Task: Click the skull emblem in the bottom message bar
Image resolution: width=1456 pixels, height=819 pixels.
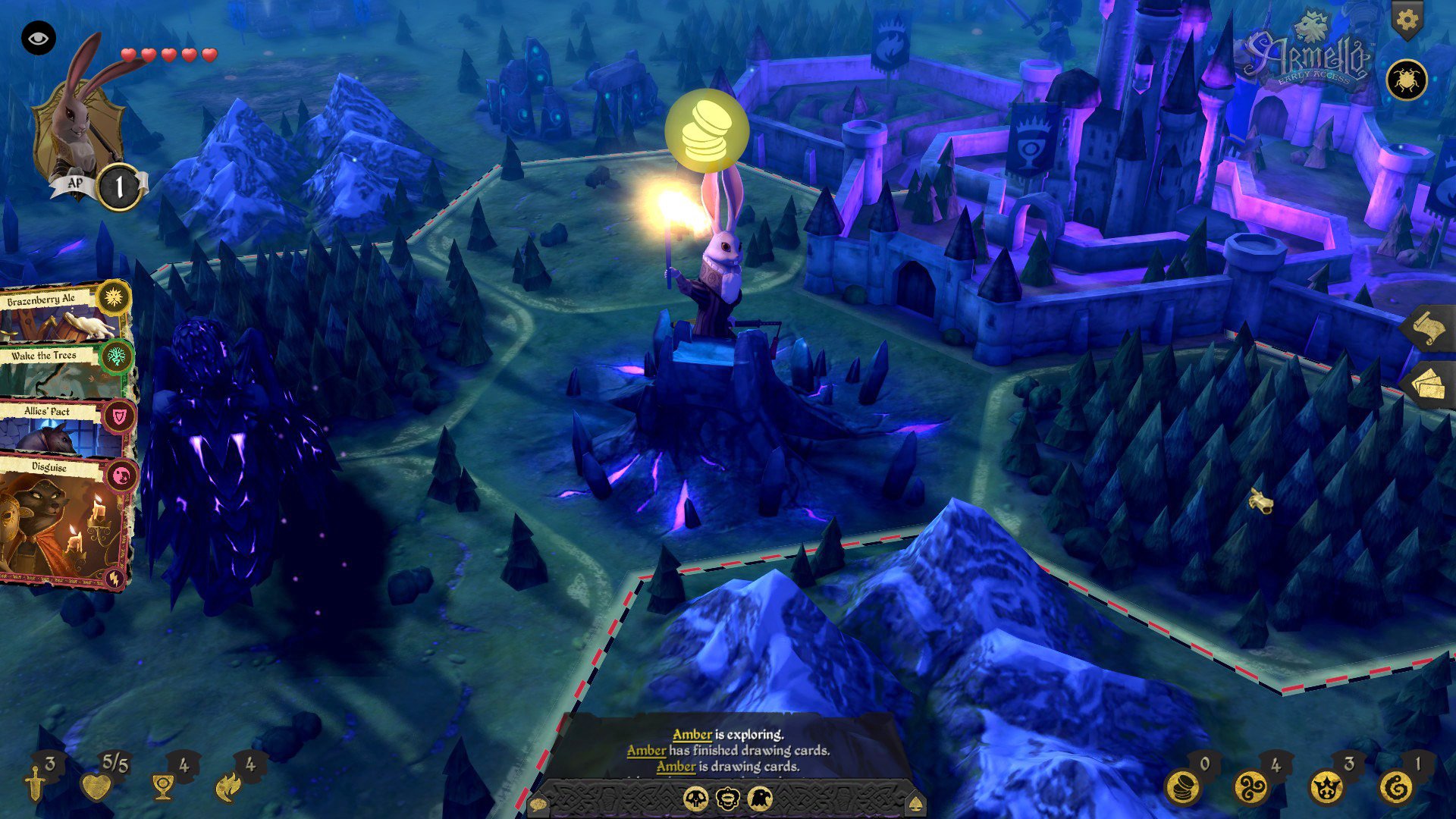Action: 696,798
